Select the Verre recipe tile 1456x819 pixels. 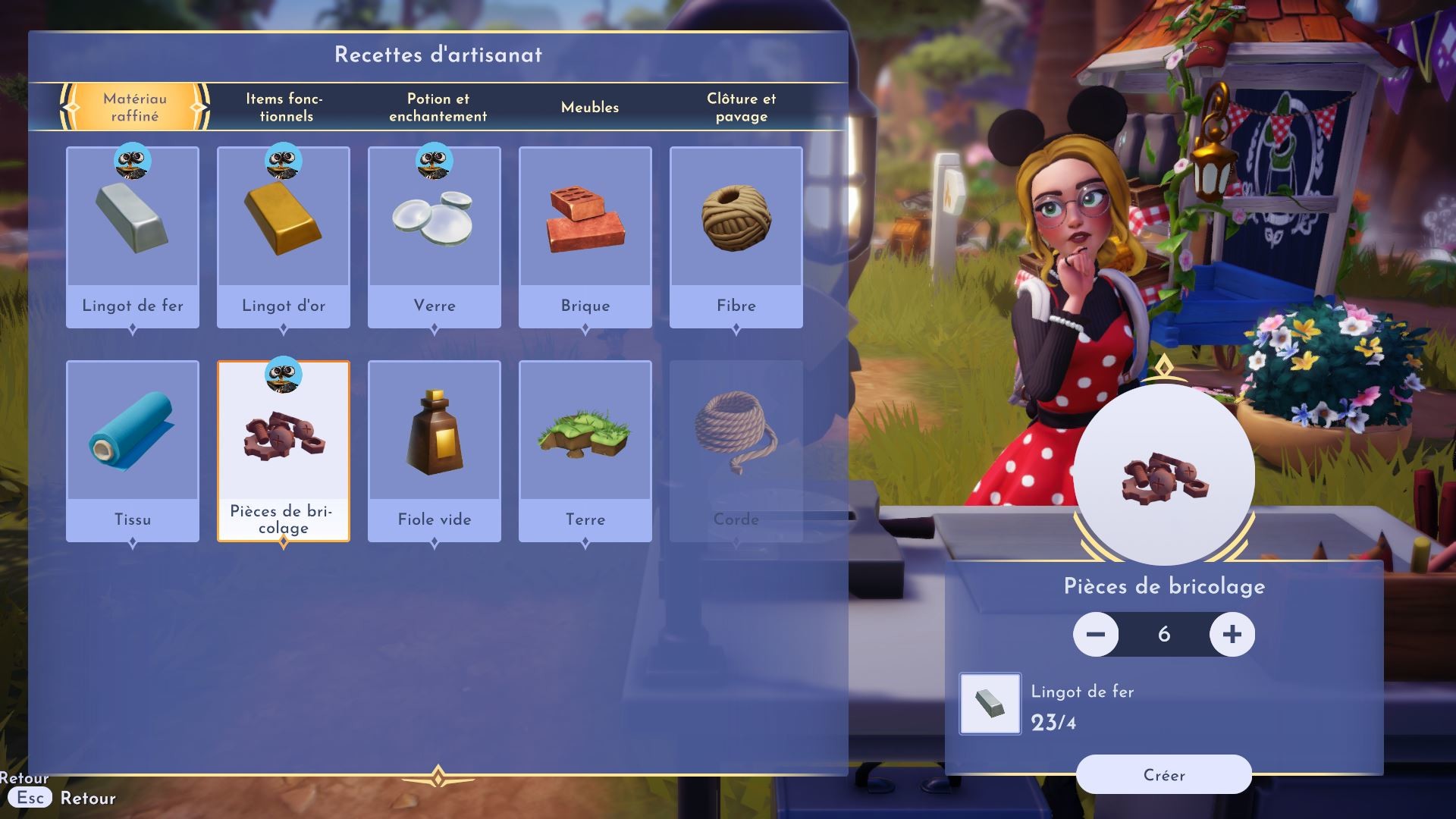(435, 237)
